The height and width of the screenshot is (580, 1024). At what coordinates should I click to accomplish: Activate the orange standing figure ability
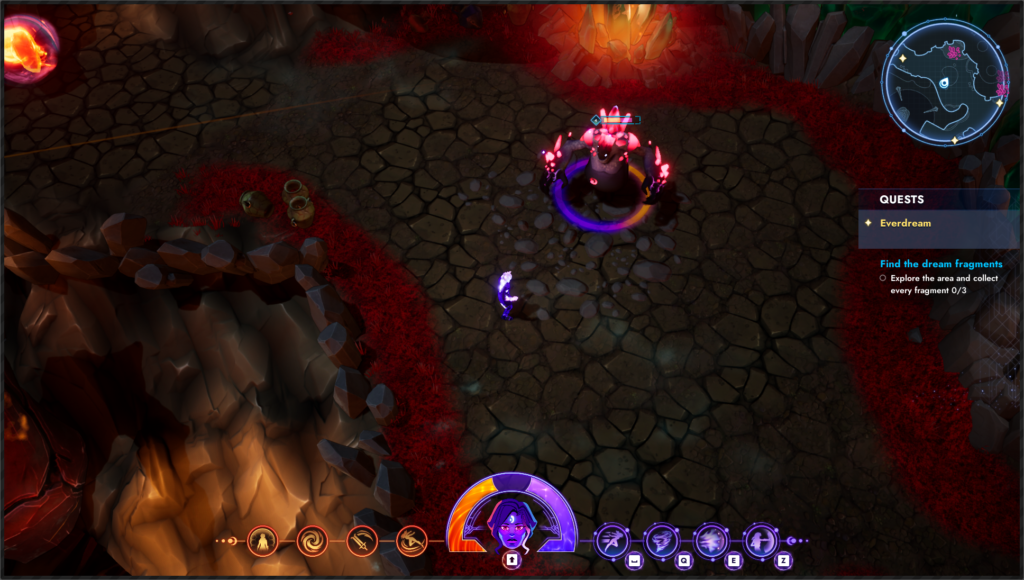pos(262,541)
